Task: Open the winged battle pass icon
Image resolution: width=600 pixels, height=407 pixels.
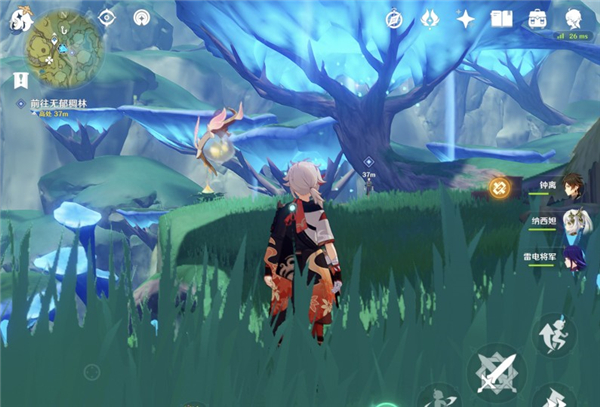Action: point(429,18)
